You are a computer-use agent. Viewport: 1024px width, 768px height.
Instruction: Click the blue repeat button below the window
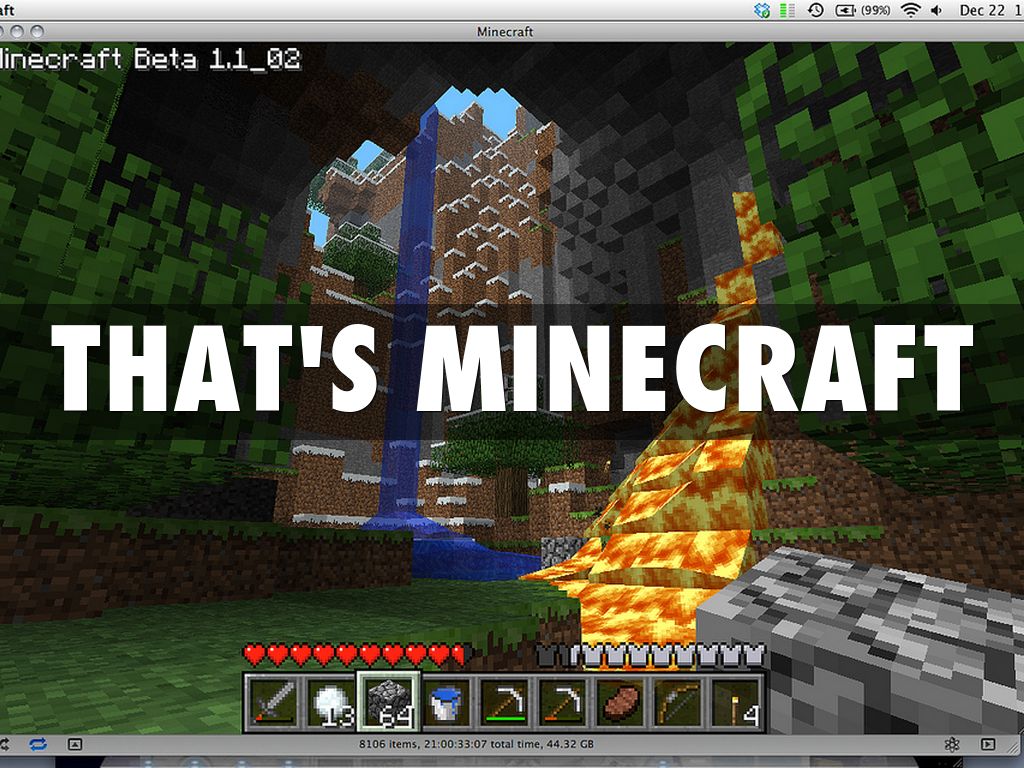pos(39,745)
